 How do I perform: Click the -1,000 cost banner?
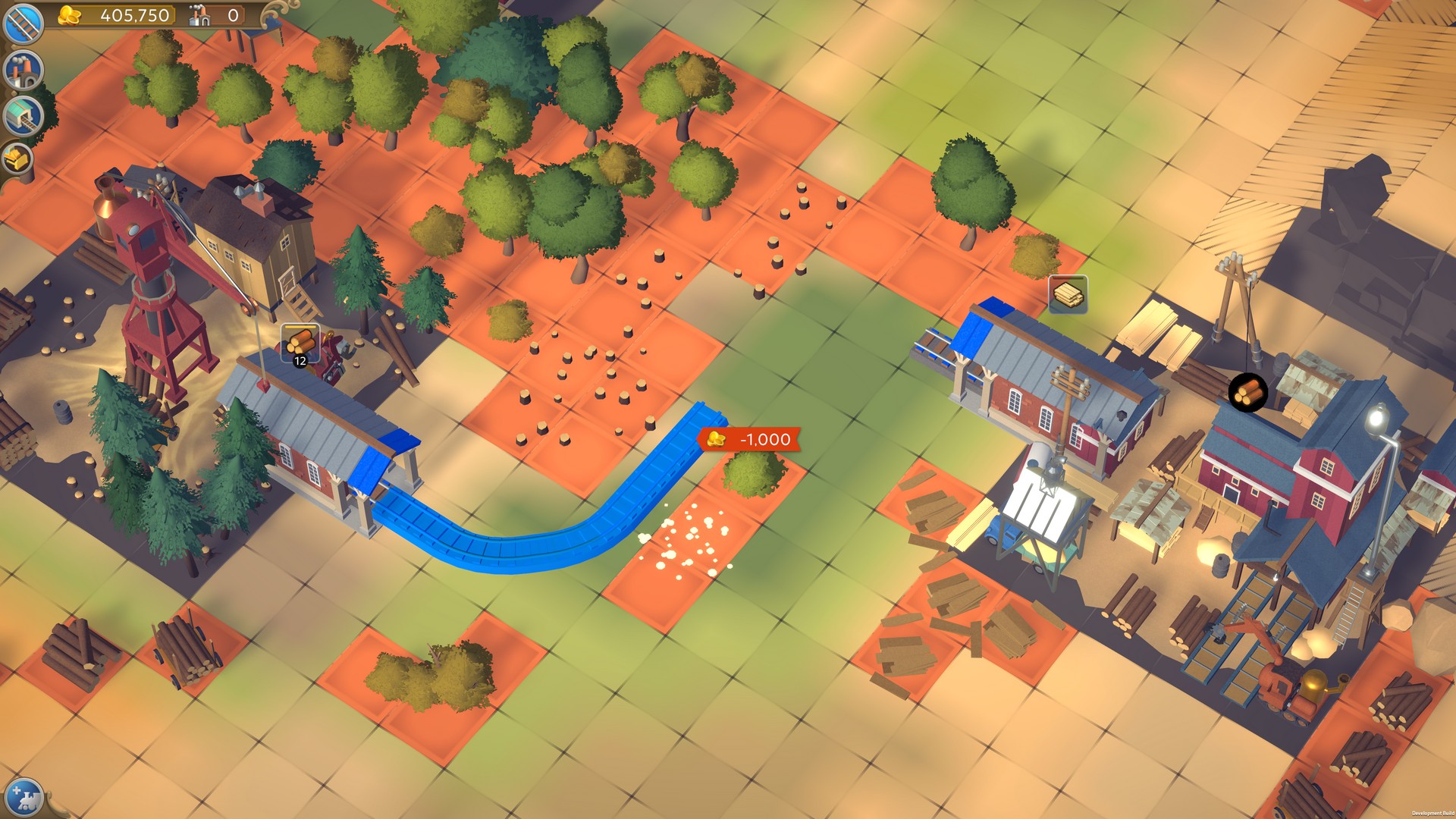coord(751,439)
